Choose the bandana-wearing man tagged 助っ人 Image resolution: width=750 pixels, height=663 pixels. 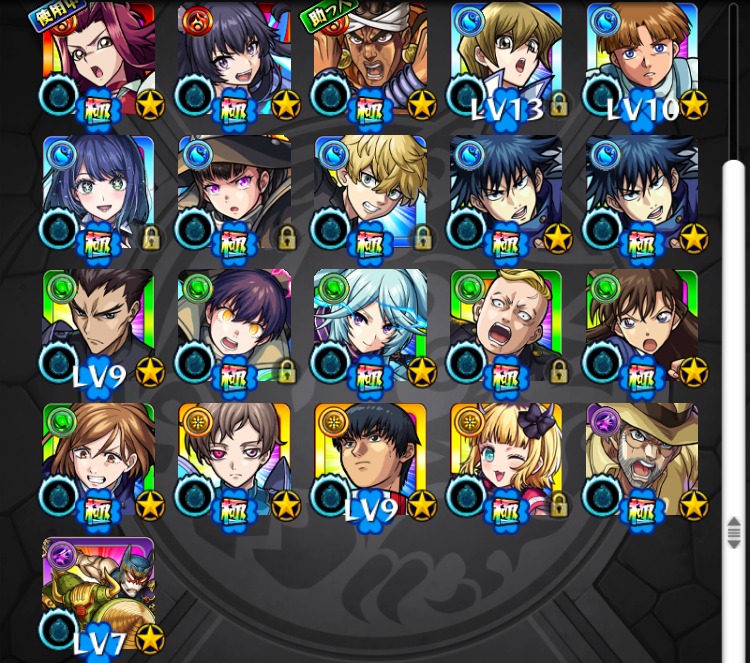click(x=370, y=60)
